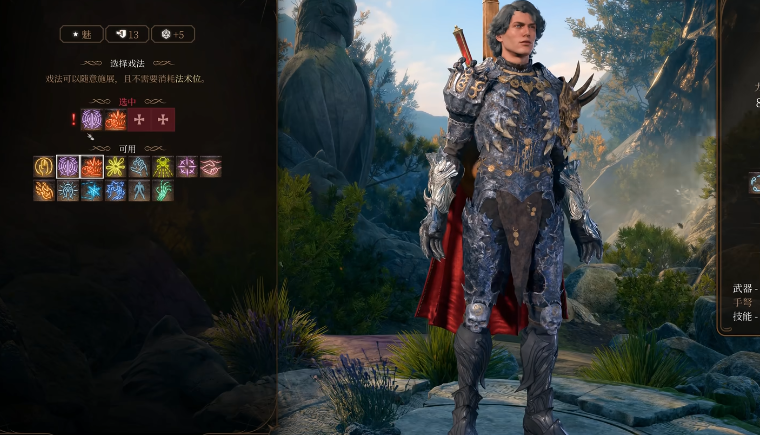Screen dimensions: 760x435
Task: Choose the blue standing humanoid cantrip icon
Action: pyautogui.click(x=140, y=191)
